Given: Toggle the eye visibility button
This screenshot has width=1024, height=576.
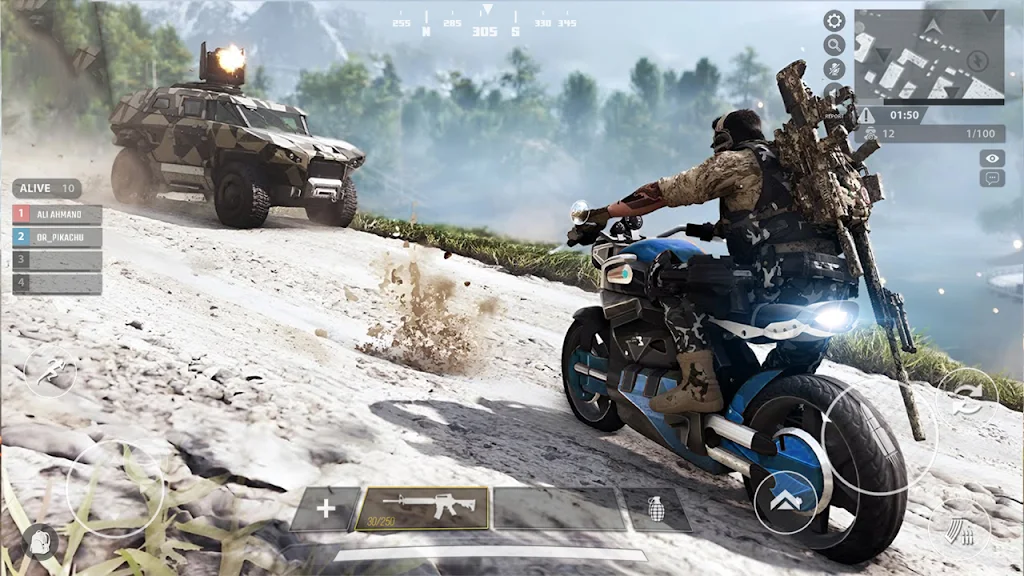Looking at the screenshot, I should pyautogui.click(x=992, y=158).
